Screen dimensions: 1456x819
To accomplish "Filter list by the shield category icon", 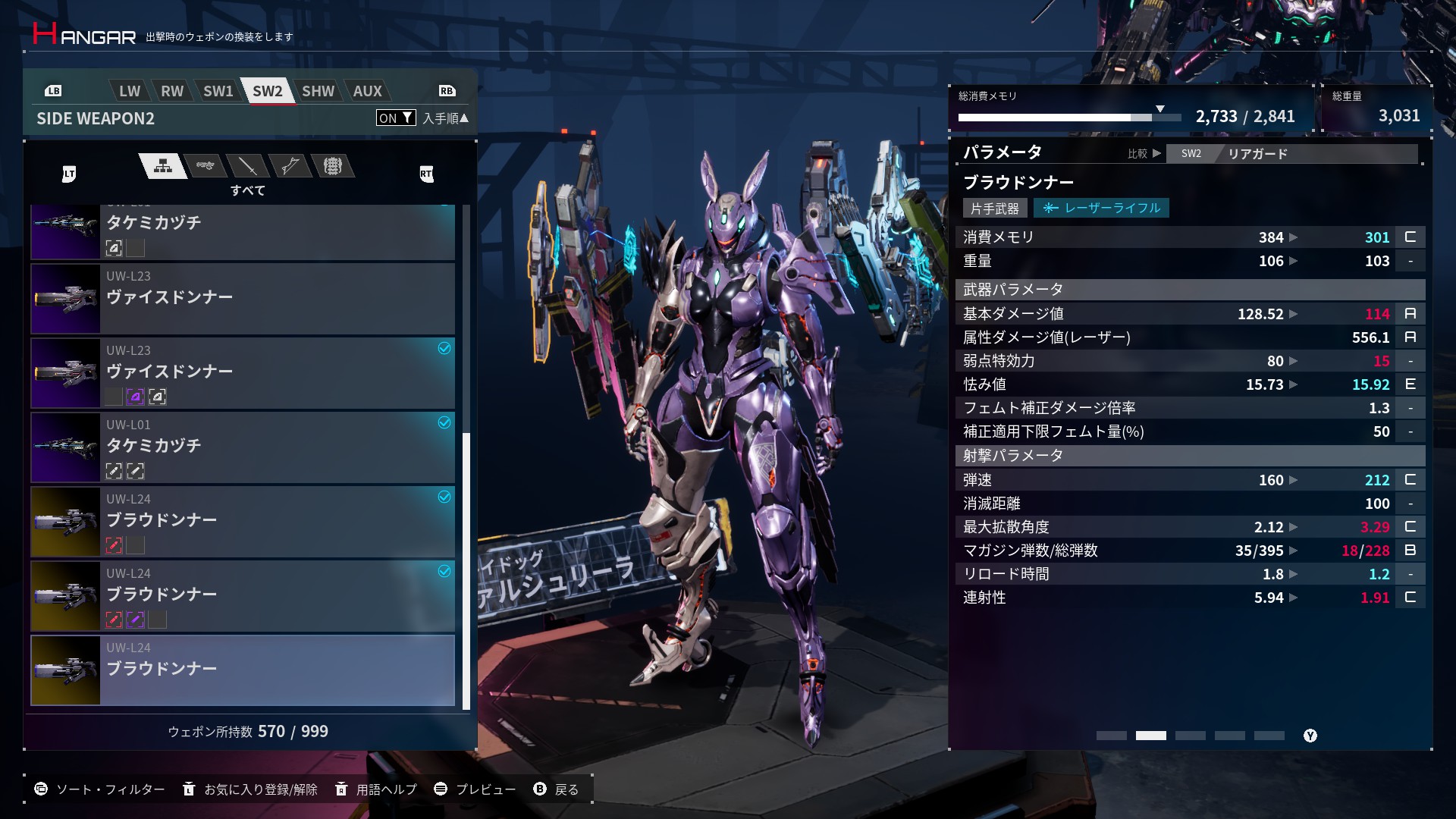I will [x=332, y=165].
